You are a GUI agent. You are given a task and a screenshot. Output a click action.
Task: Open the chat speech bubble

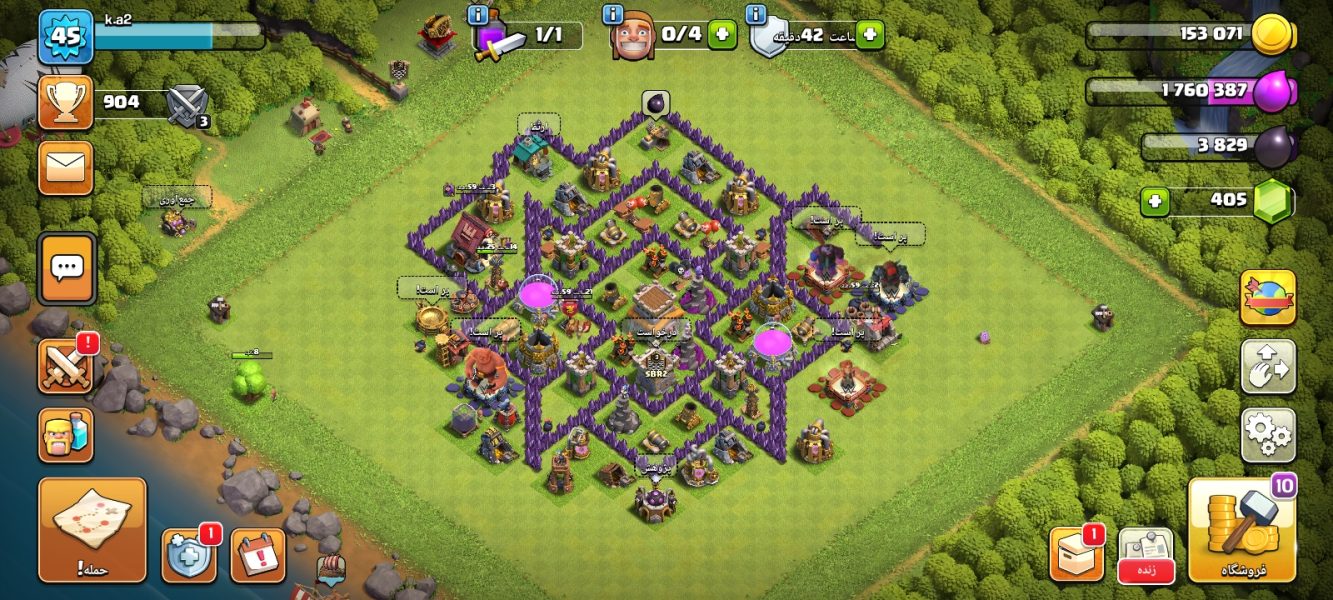tap(67, 268)
